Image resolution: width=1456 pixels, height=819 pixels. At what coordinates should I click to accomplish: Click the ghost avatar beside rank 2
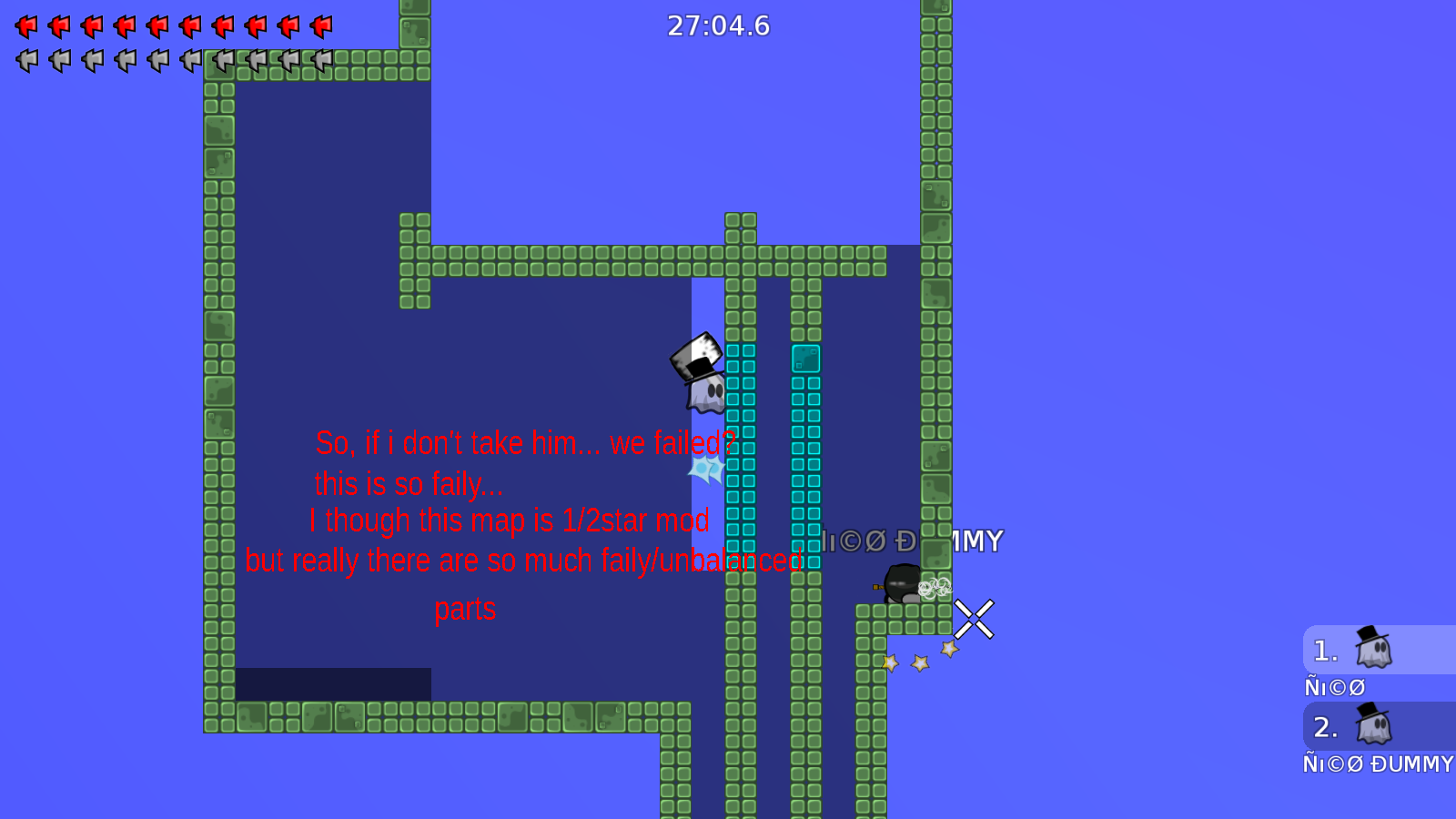pos(1374,726)
